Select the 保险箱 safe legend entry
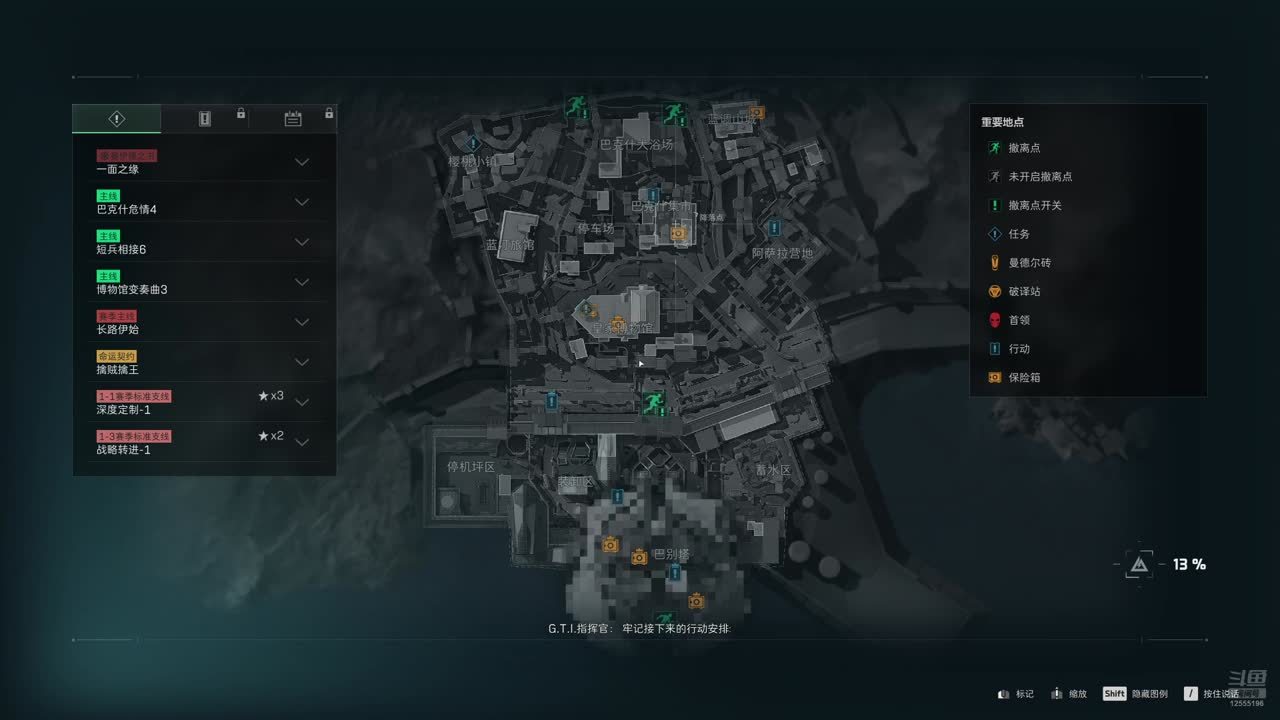Screen dimensions: 1280x720 click(1024, 378)
